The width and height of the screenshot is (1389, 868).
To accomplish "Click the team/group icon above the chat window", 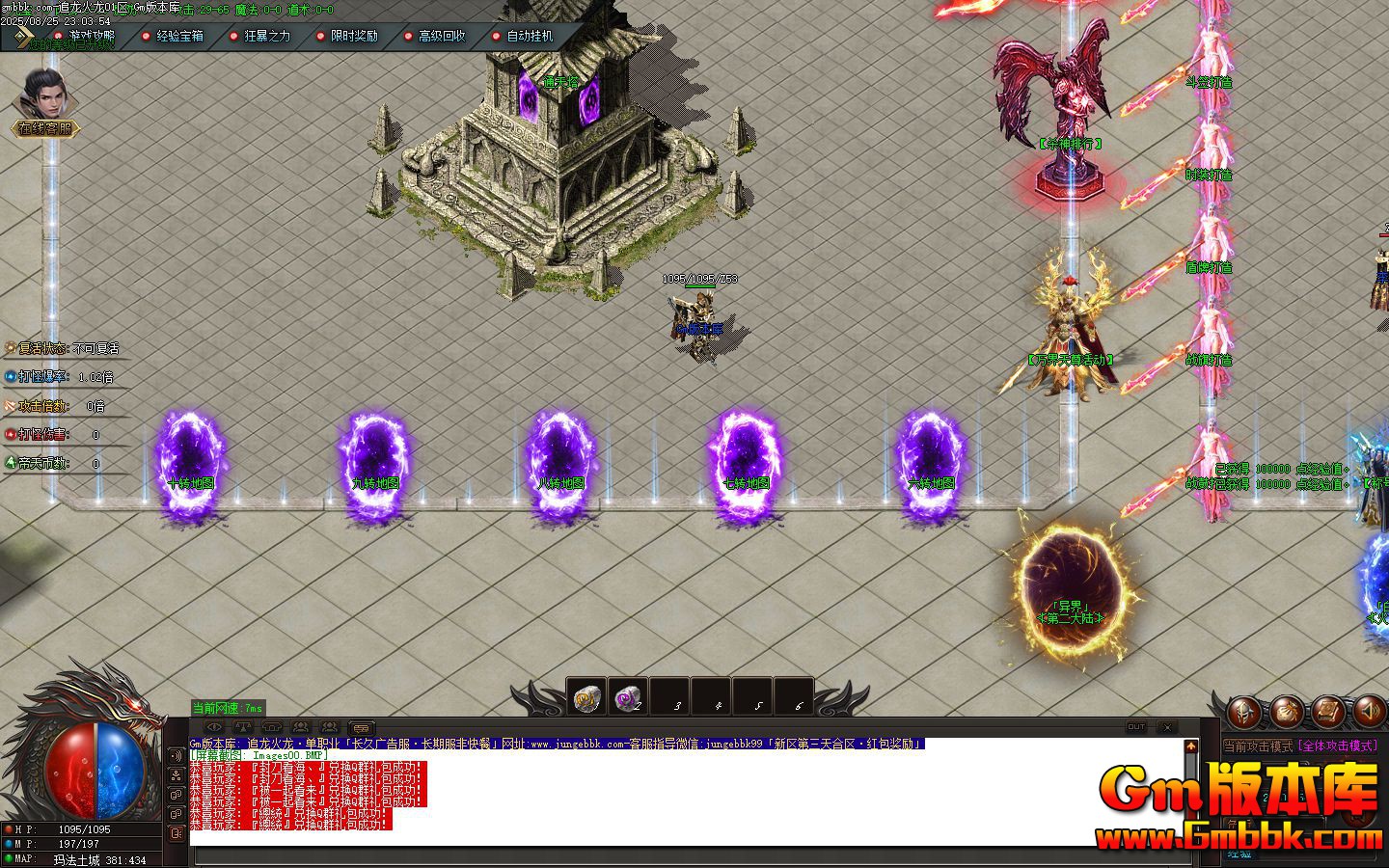I will (302, 728).
